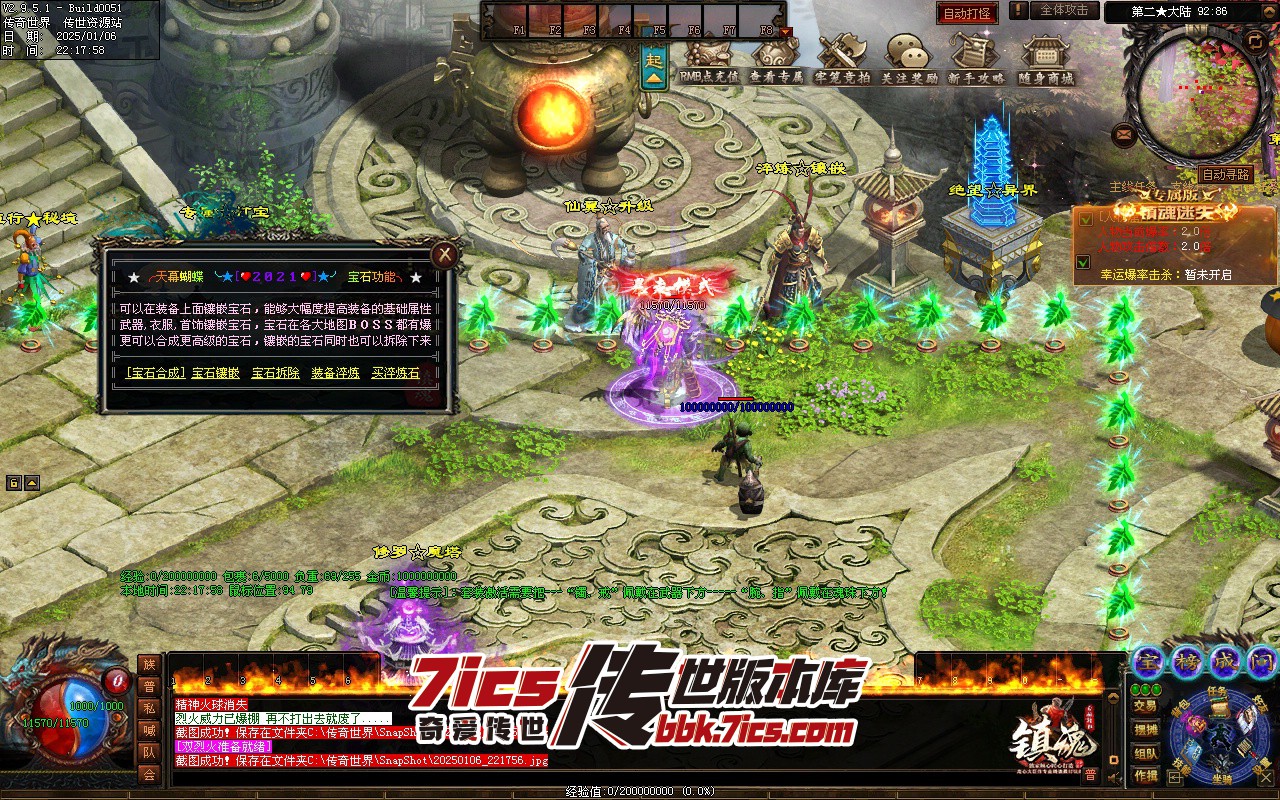Open the 交易 trade button
The width and height of the screenshot is (1280, 800).
[1145, 706]
